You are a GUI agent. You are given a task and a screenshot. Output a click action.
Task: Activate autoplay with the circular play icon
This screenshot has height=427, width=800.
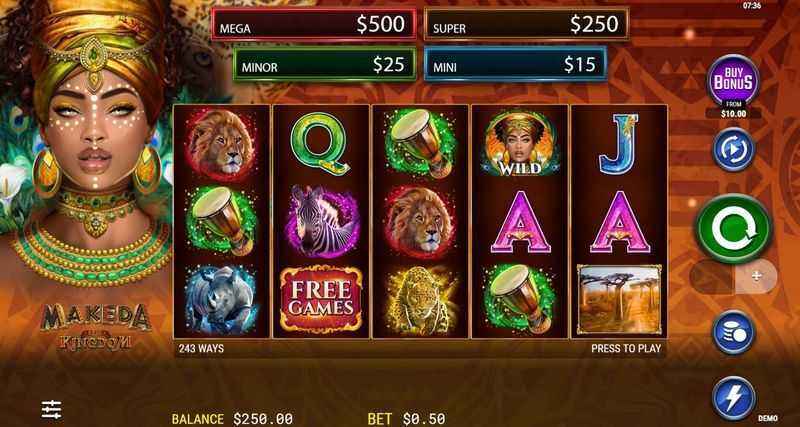(x=733, y=149)
